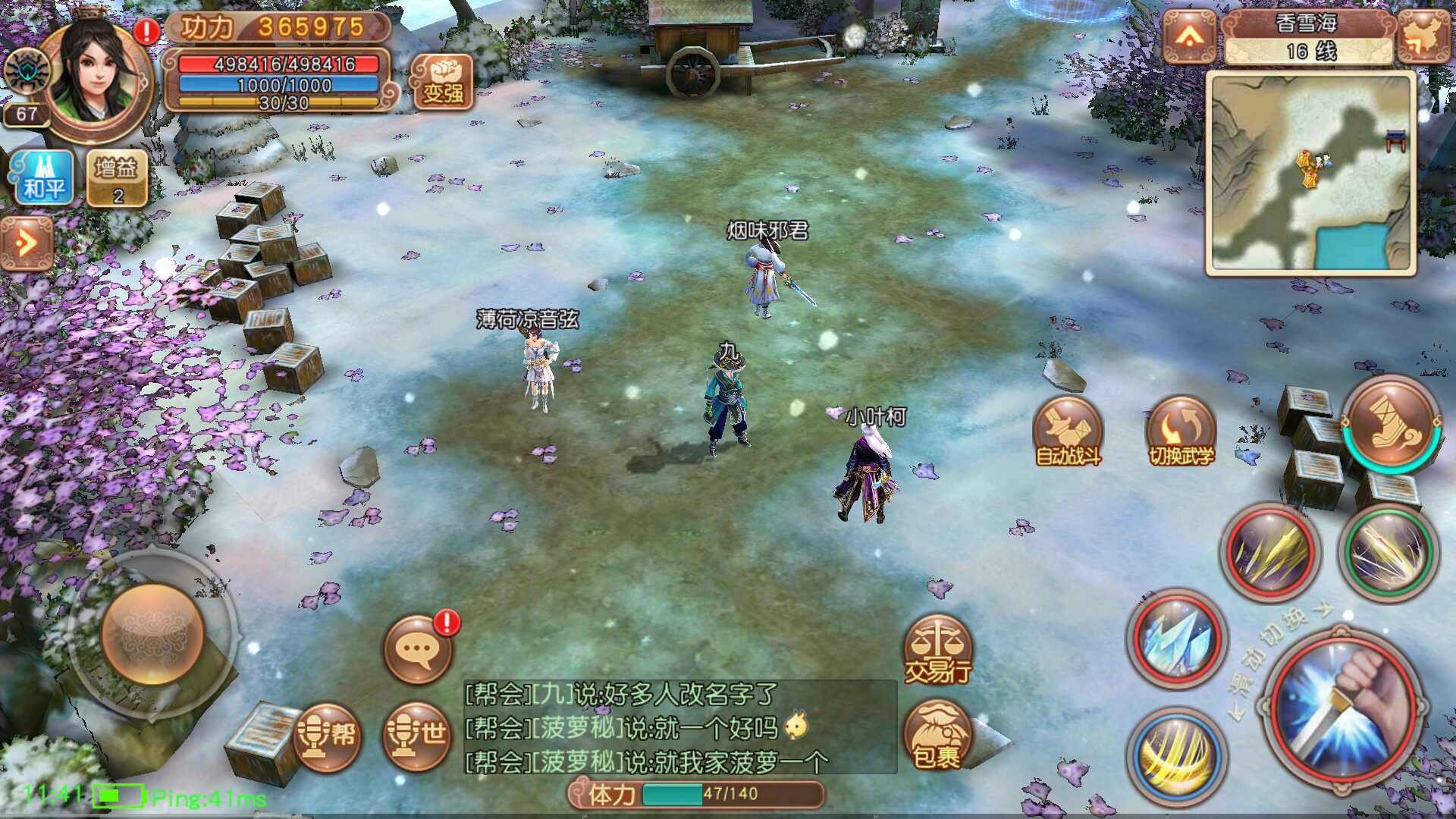Tap the 变强 power-up button
Screen dimensions: 1456x819
(443, 82)
